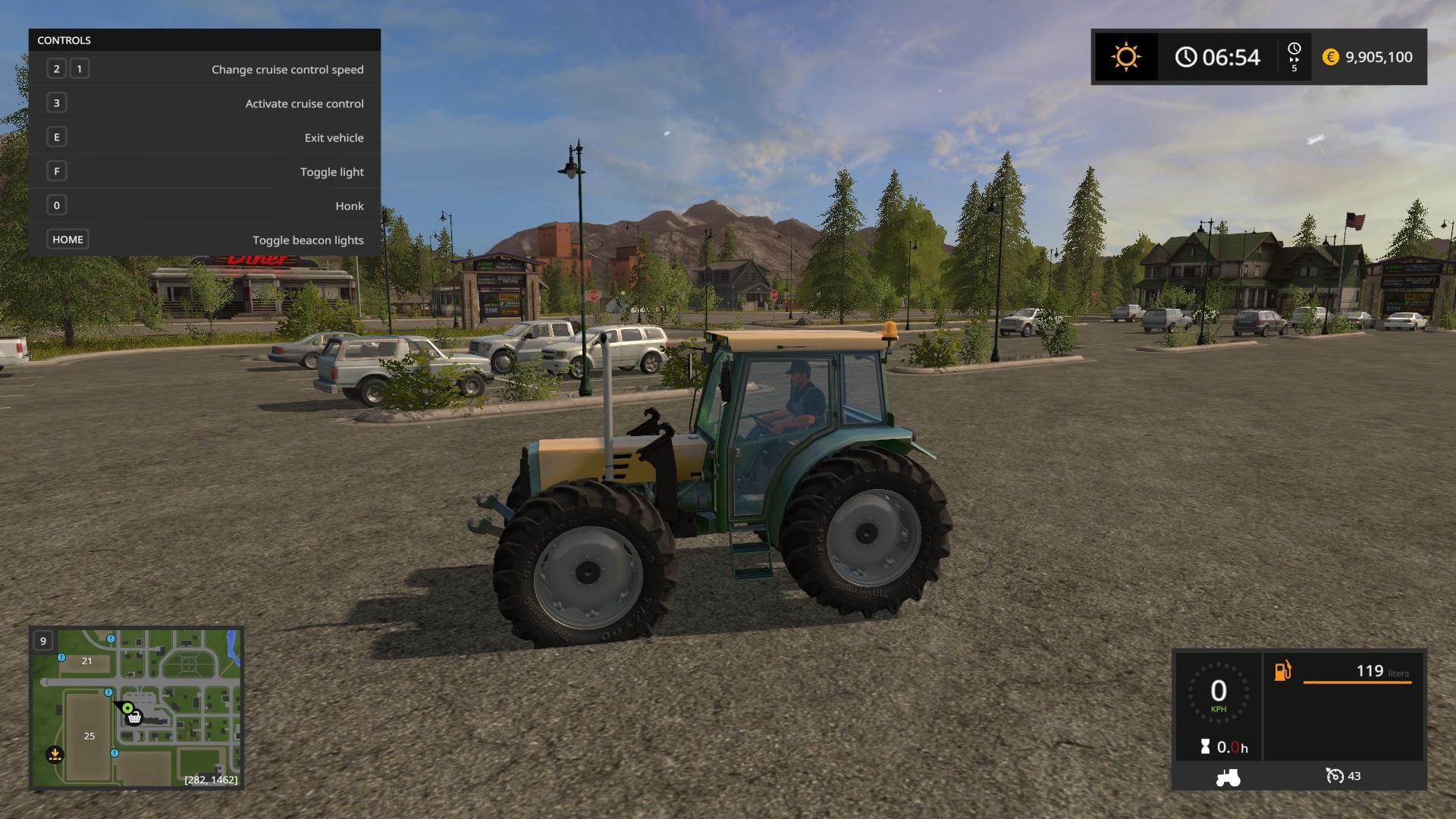This screenshot has width=1456, height=819.
Task: Select the tractor vehicle icon
Action: pyautogui.click(x=1228, y=777)
